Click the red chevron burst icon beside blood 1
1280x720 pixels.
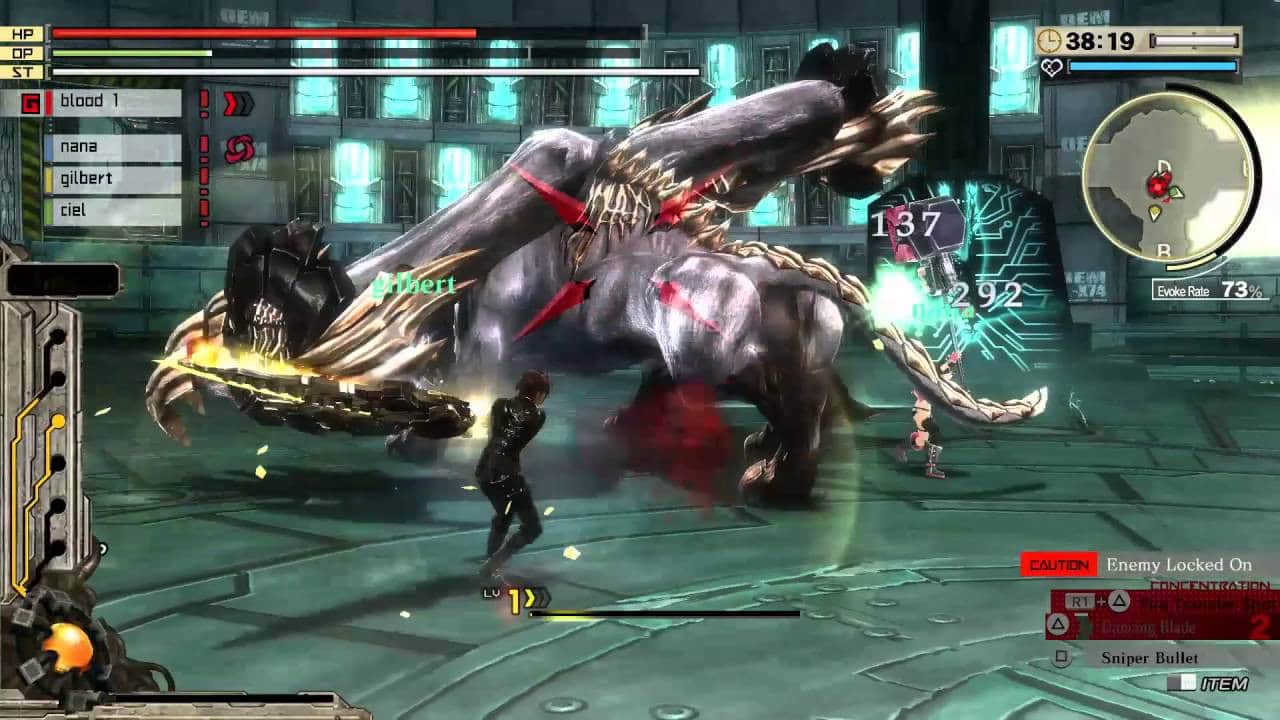238,103
